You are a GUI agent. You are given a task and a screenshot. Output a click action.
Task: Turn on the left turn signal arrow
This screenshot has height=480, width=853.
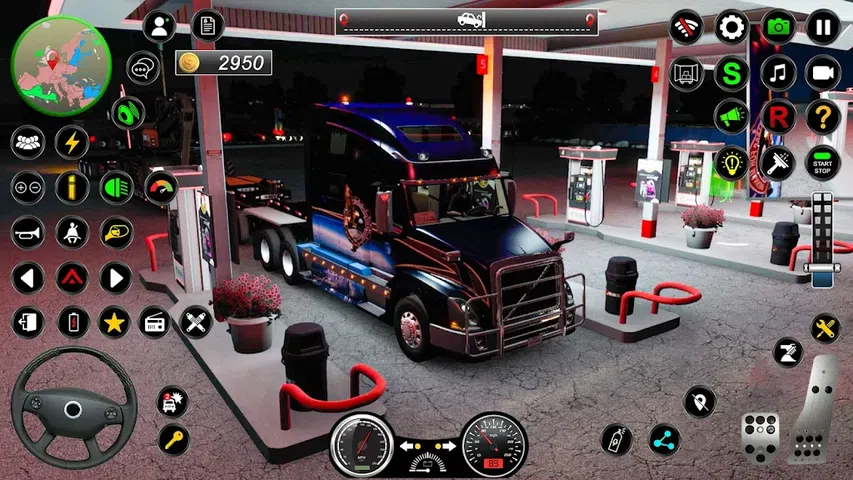pyautogui.click(x=28, y=277)
